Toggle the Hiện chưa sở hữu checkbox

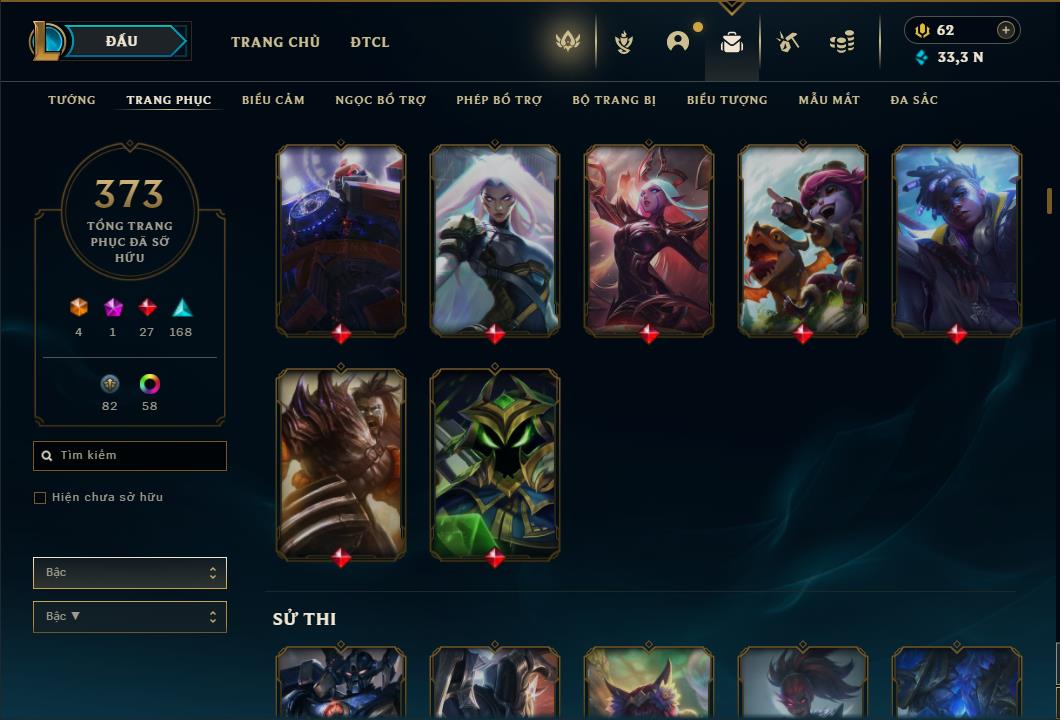coord(40,498)
